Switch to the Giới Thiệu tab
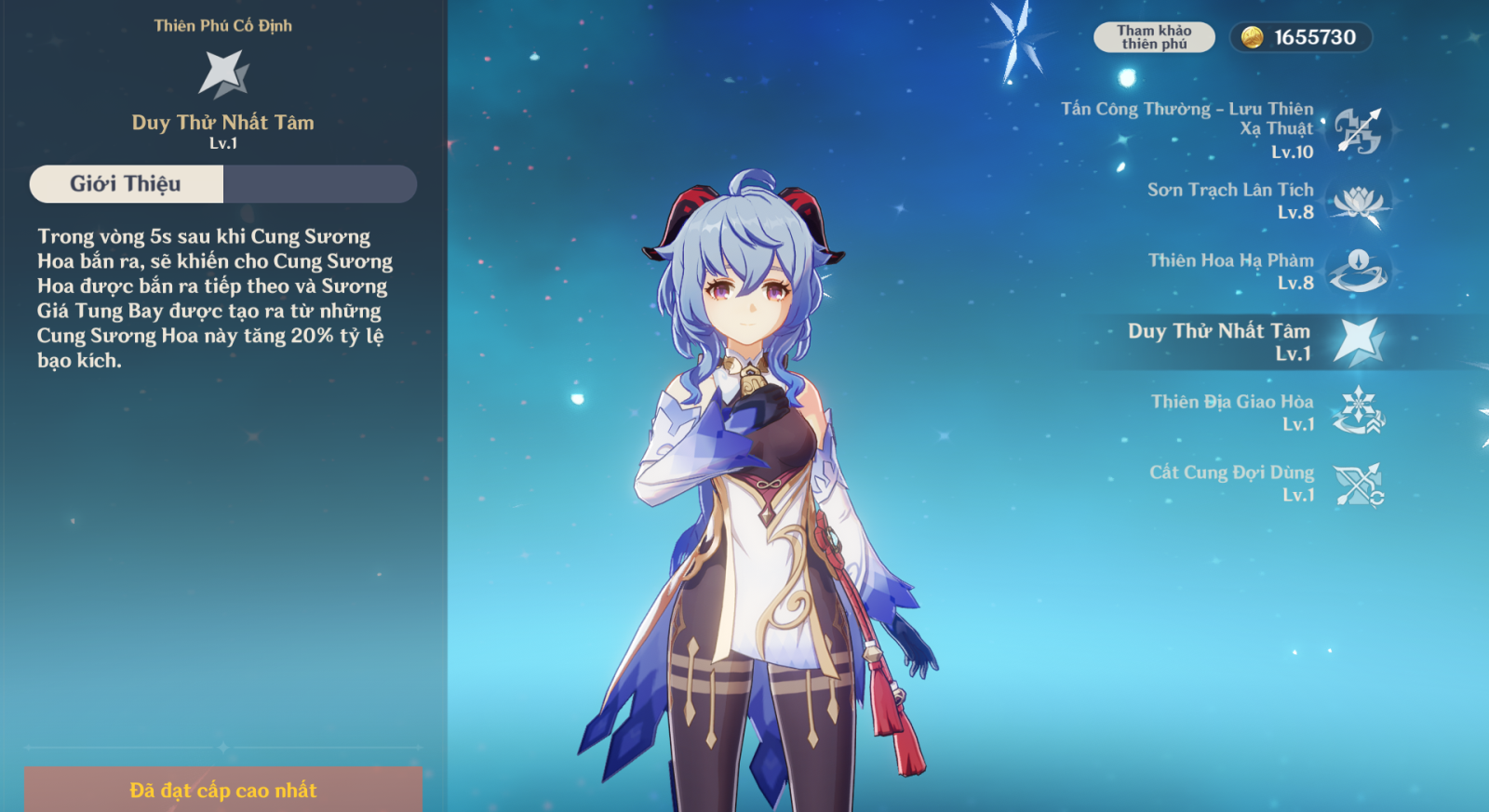The width and height of the screenshot is (1489, 812). (127, 184)
